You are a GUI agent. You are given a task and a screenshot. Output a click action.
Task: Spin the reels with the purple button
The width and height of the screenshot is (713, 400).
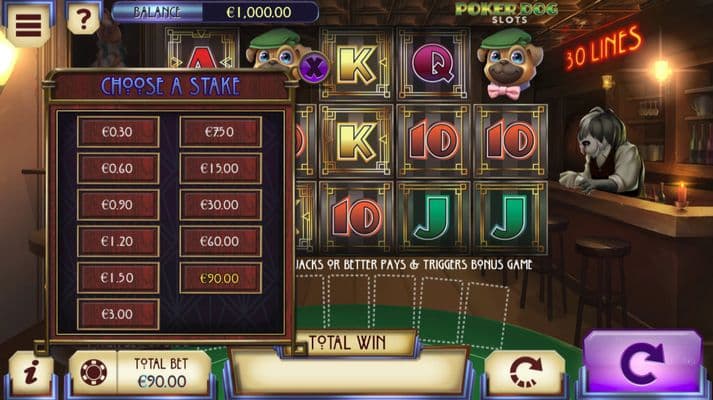[641, 364]
